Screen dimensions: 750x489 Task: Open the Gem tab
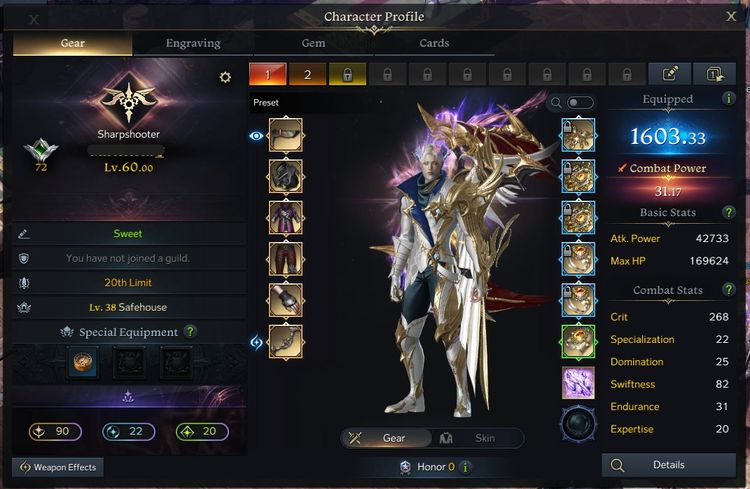click(313, 43)
